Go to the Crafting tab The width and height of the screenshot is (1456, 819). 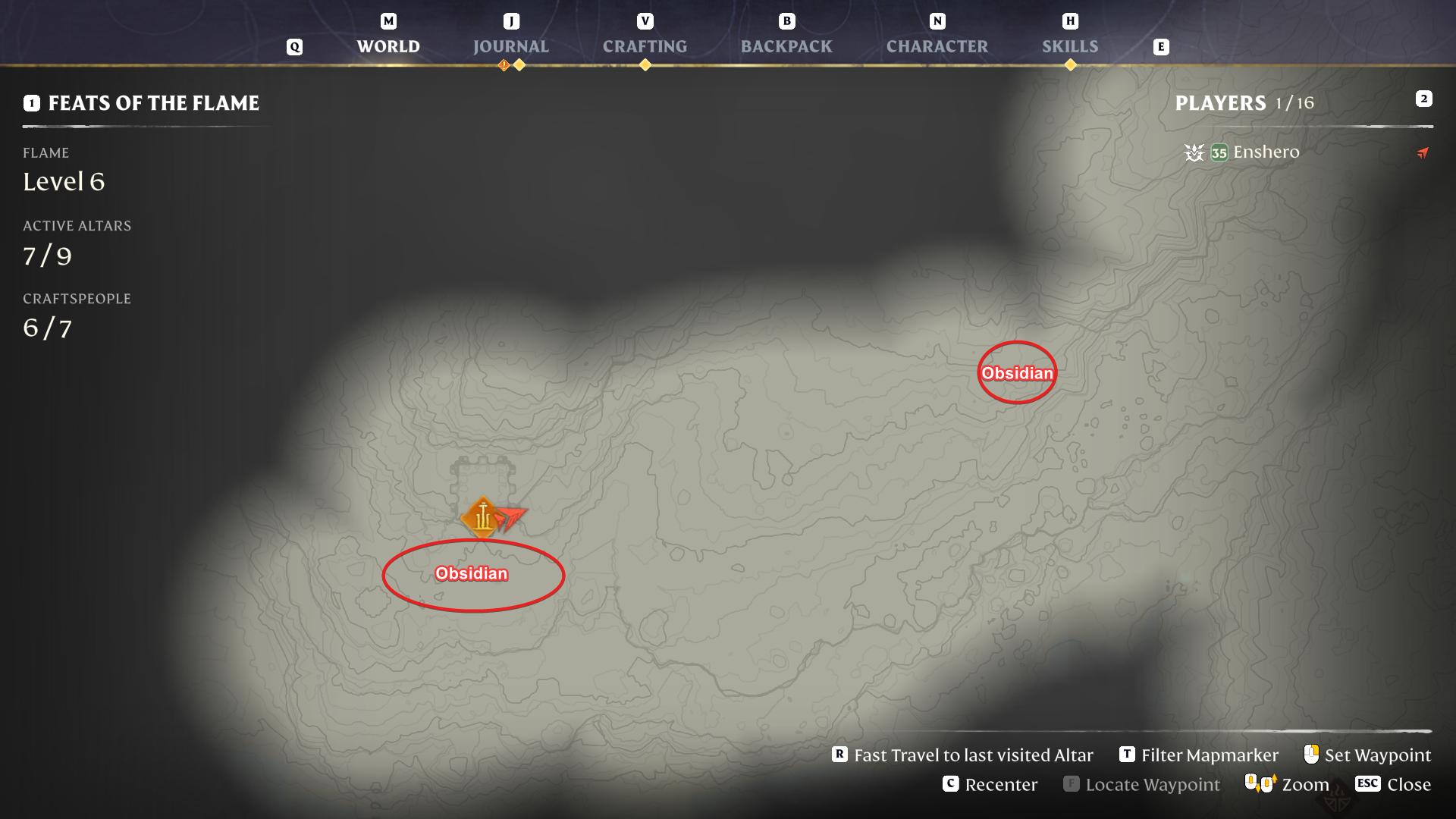[x=645, y=46]
